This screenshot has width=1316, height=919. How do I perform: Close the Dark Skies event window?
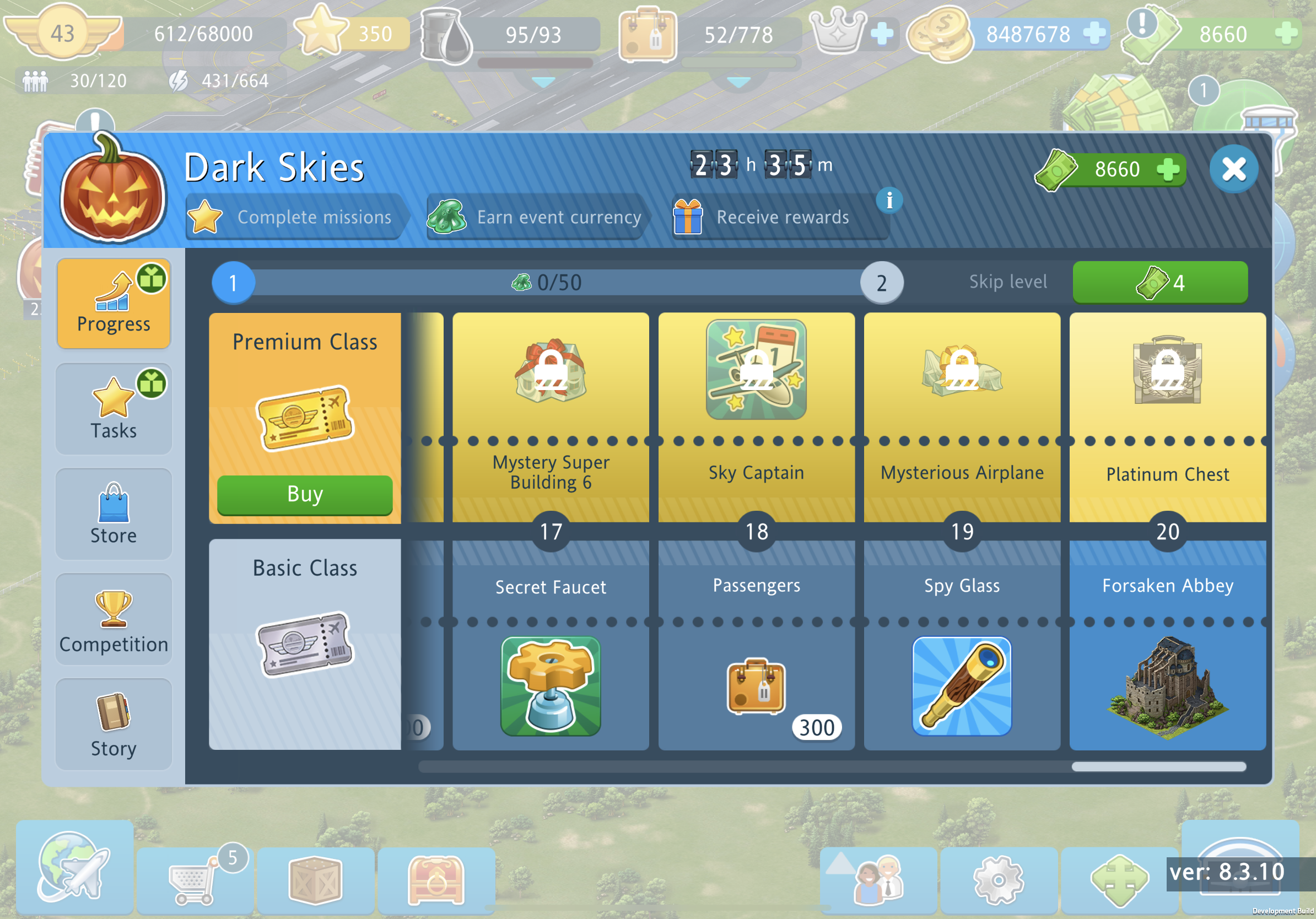point(1233,169)
